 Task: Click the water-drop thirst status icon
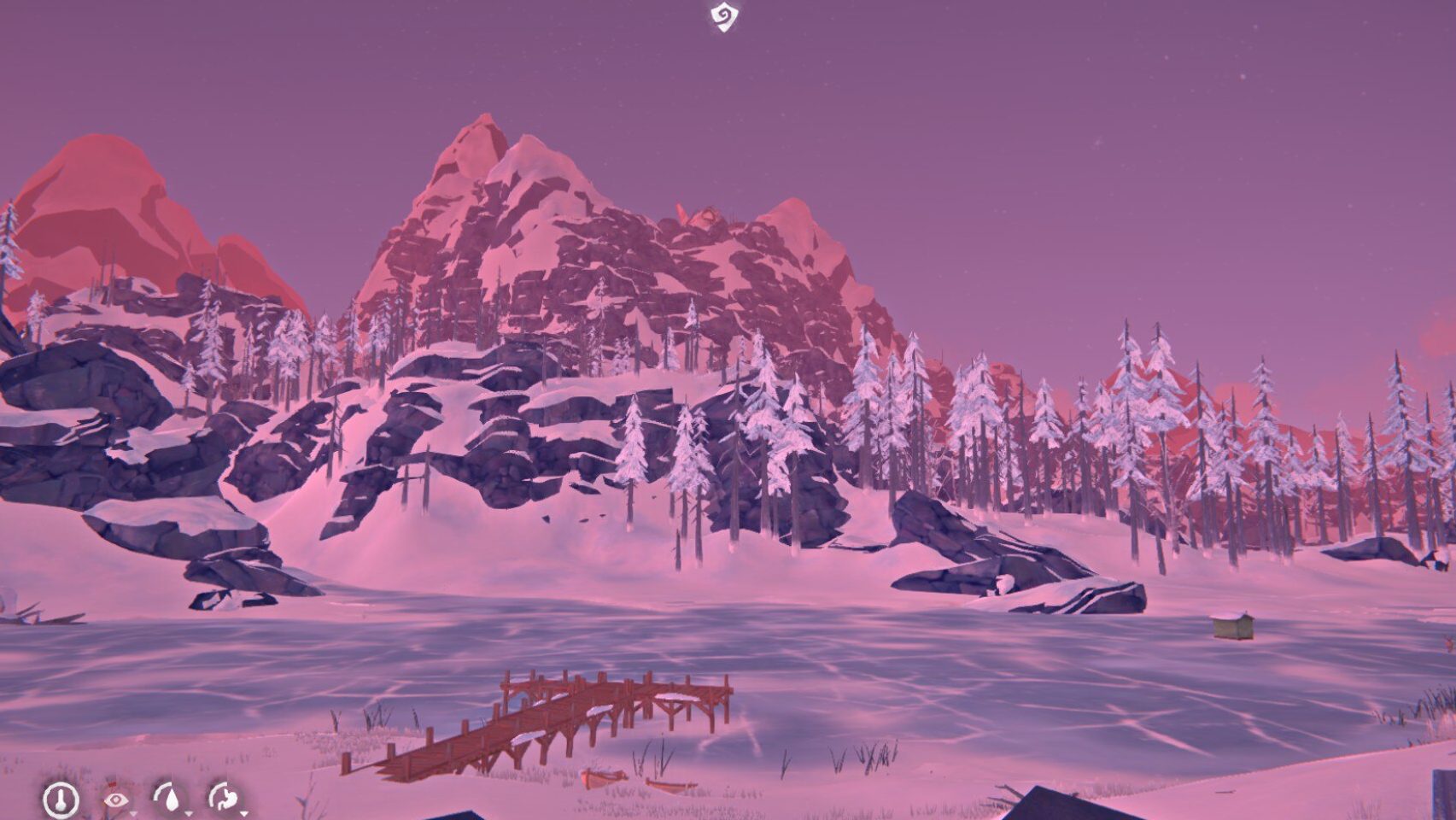click(173, 801)
